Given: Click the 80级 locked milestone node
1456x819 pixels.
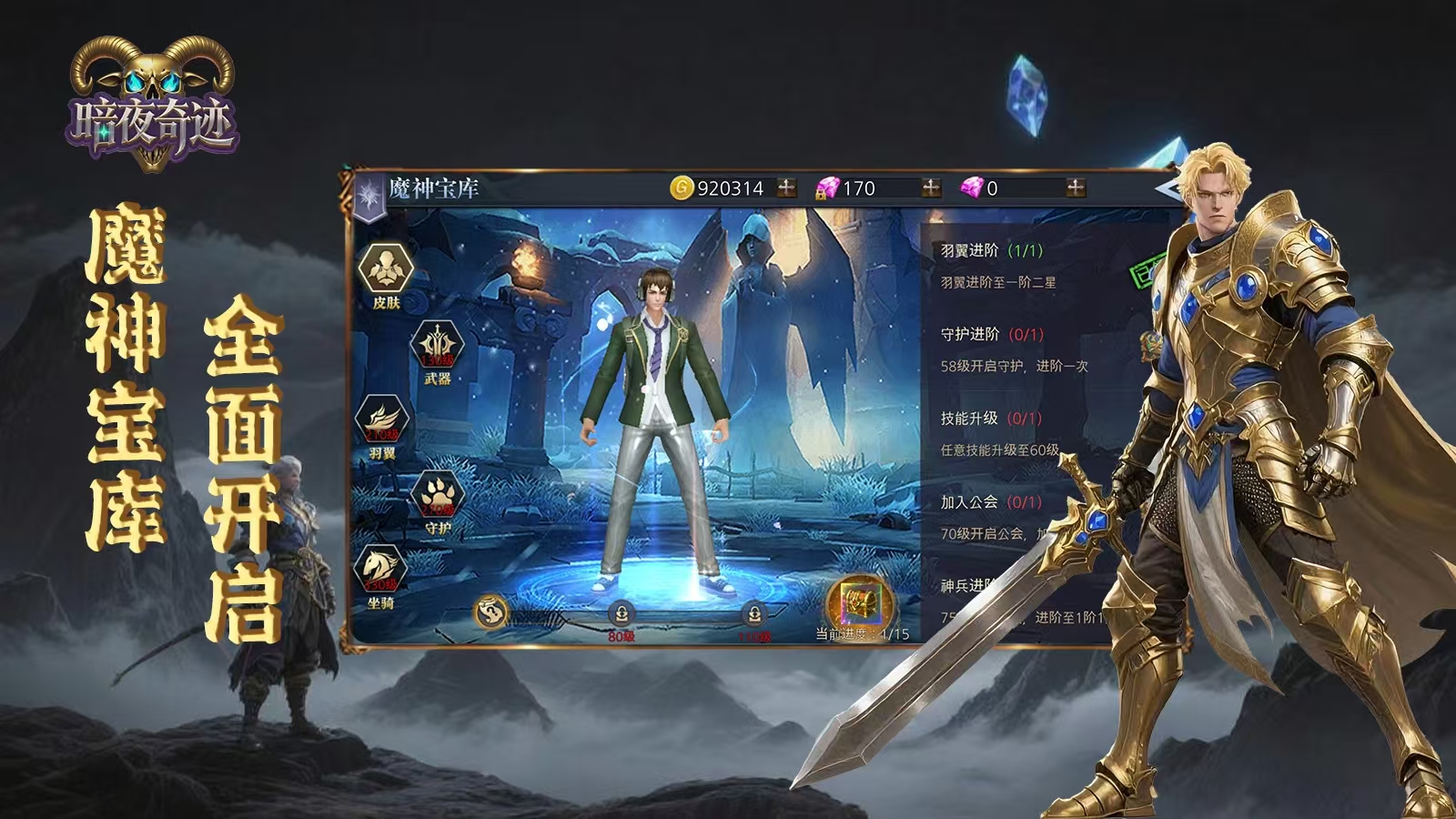Looking at the screenshot, I should tap(622, 614).
